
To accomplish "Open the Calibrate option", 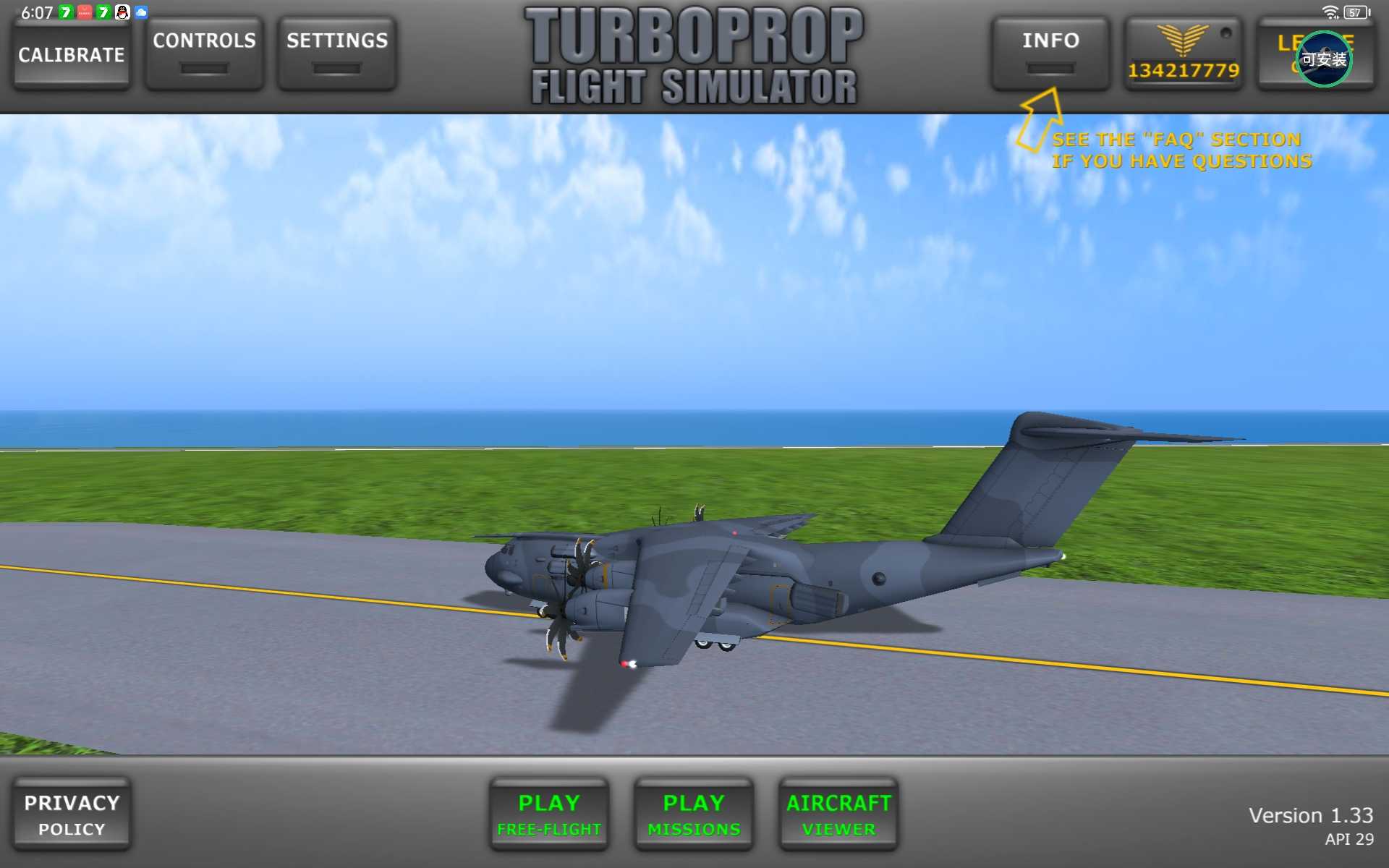I will point(71,55).
